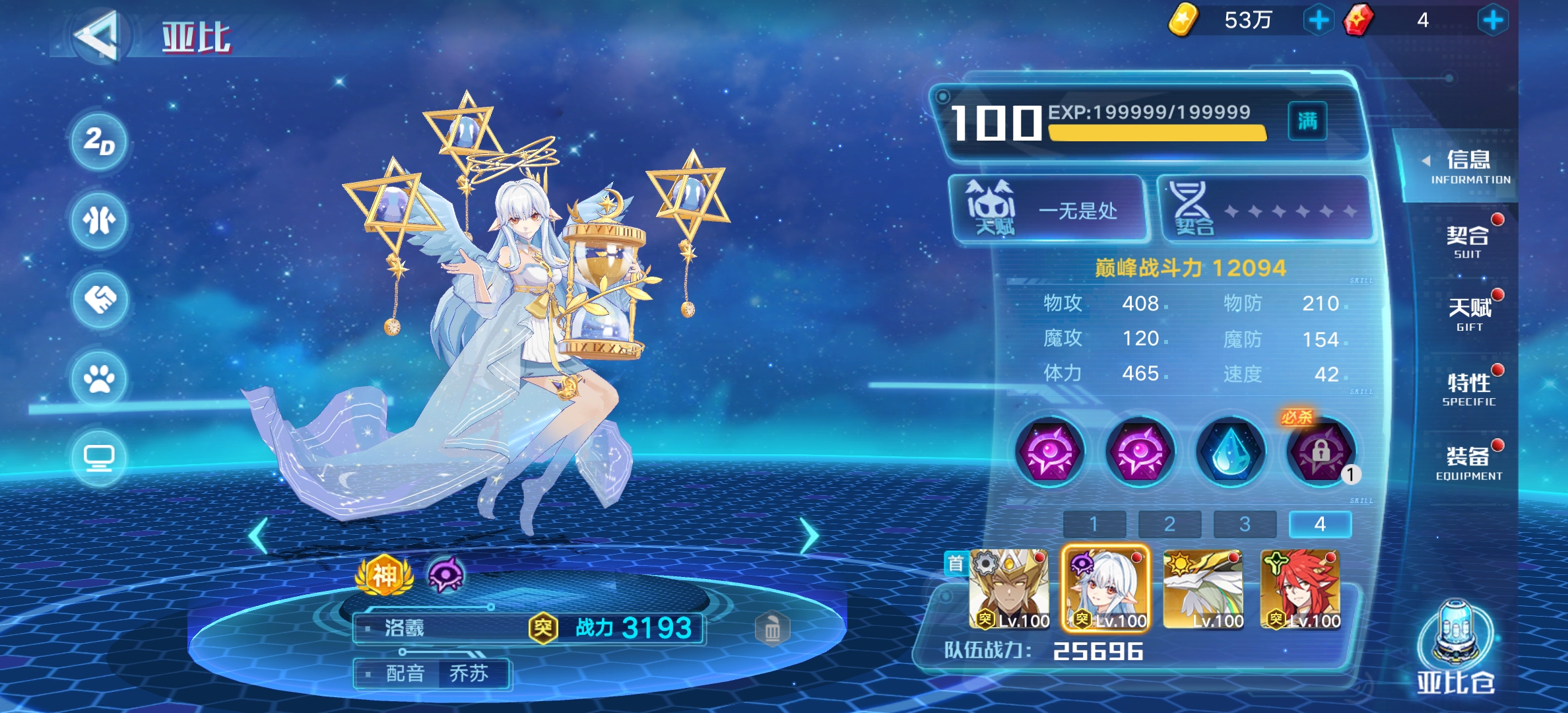The height and width of the screenshot is (713, 1568).
Task: Open the paw print menu icon
Action: pos(99,378)
